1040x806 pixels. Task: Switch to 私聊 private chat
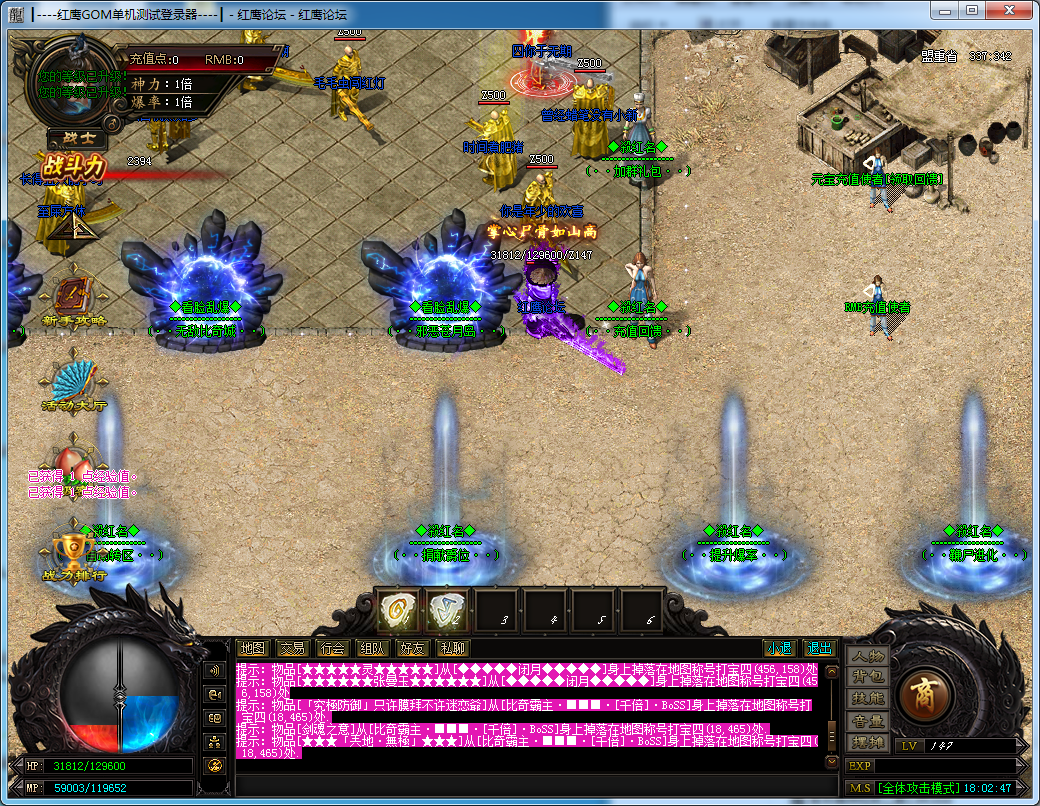pyautogui.click(x=452, y=648)
